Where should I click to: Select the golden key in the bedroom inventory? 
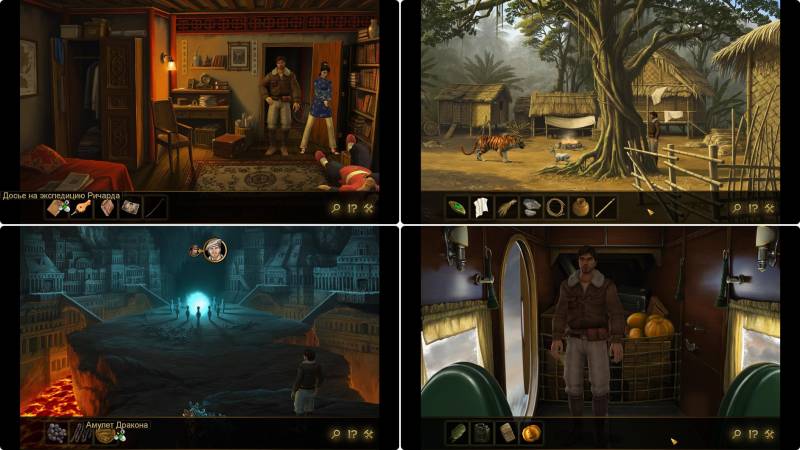(x=82, y=208)
